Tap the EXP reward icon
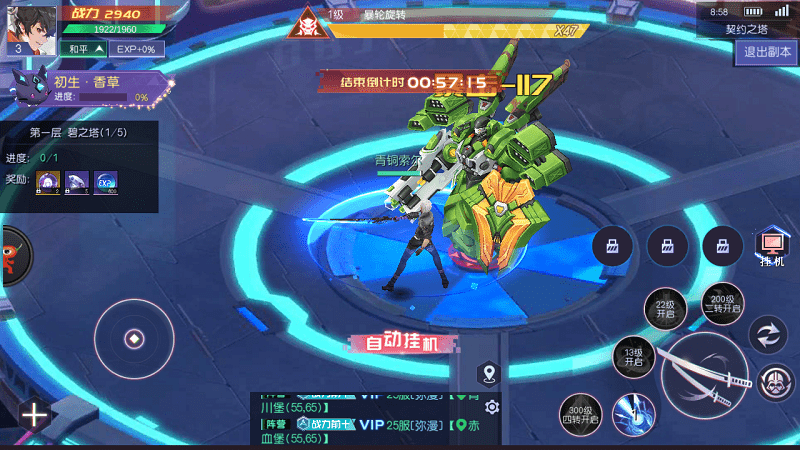The width and height of the screenshot is (800, 450). click(107, 182)
